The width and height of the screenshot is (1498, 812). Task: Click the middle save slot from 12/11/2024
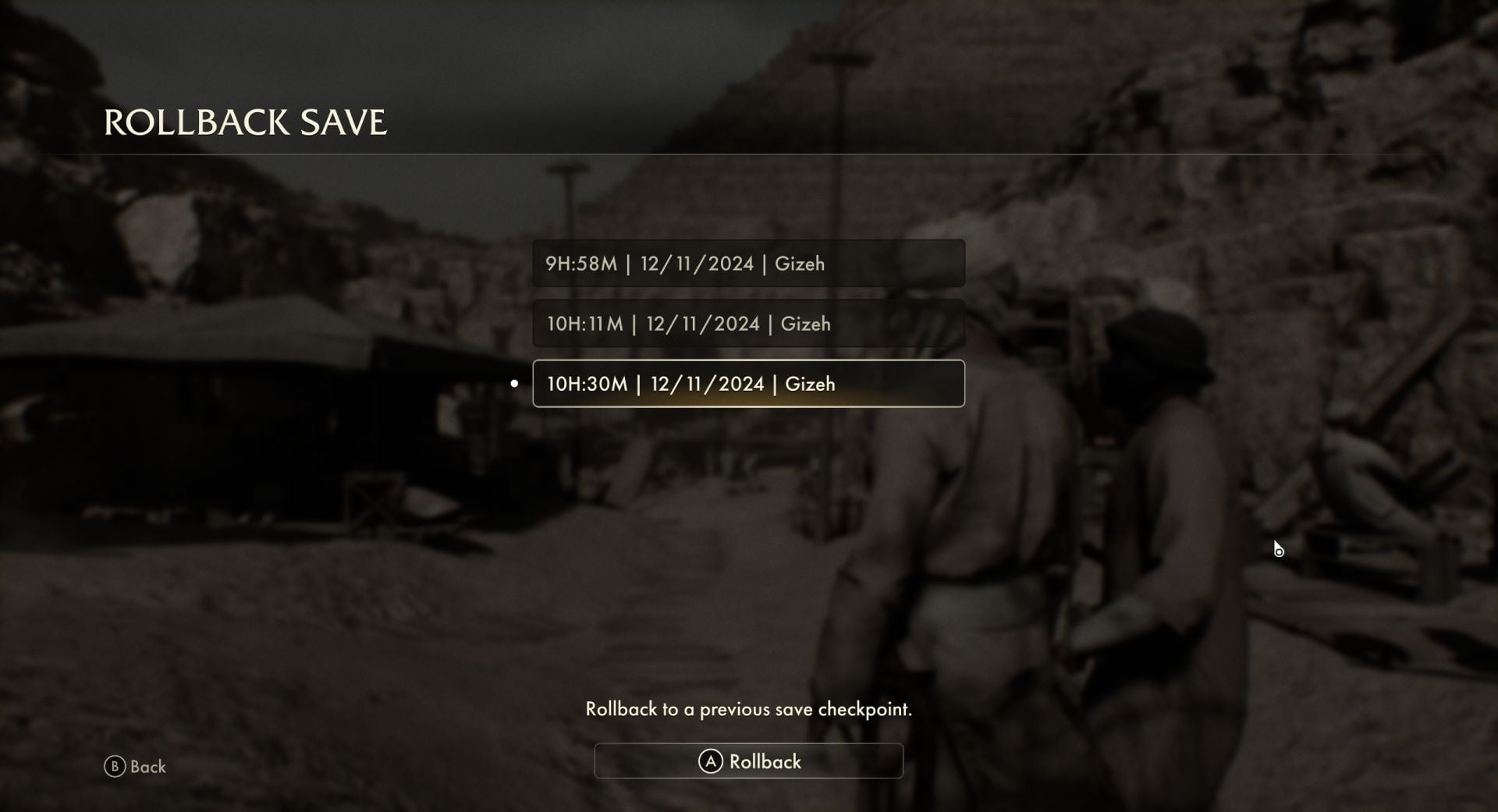click(748, 323)
